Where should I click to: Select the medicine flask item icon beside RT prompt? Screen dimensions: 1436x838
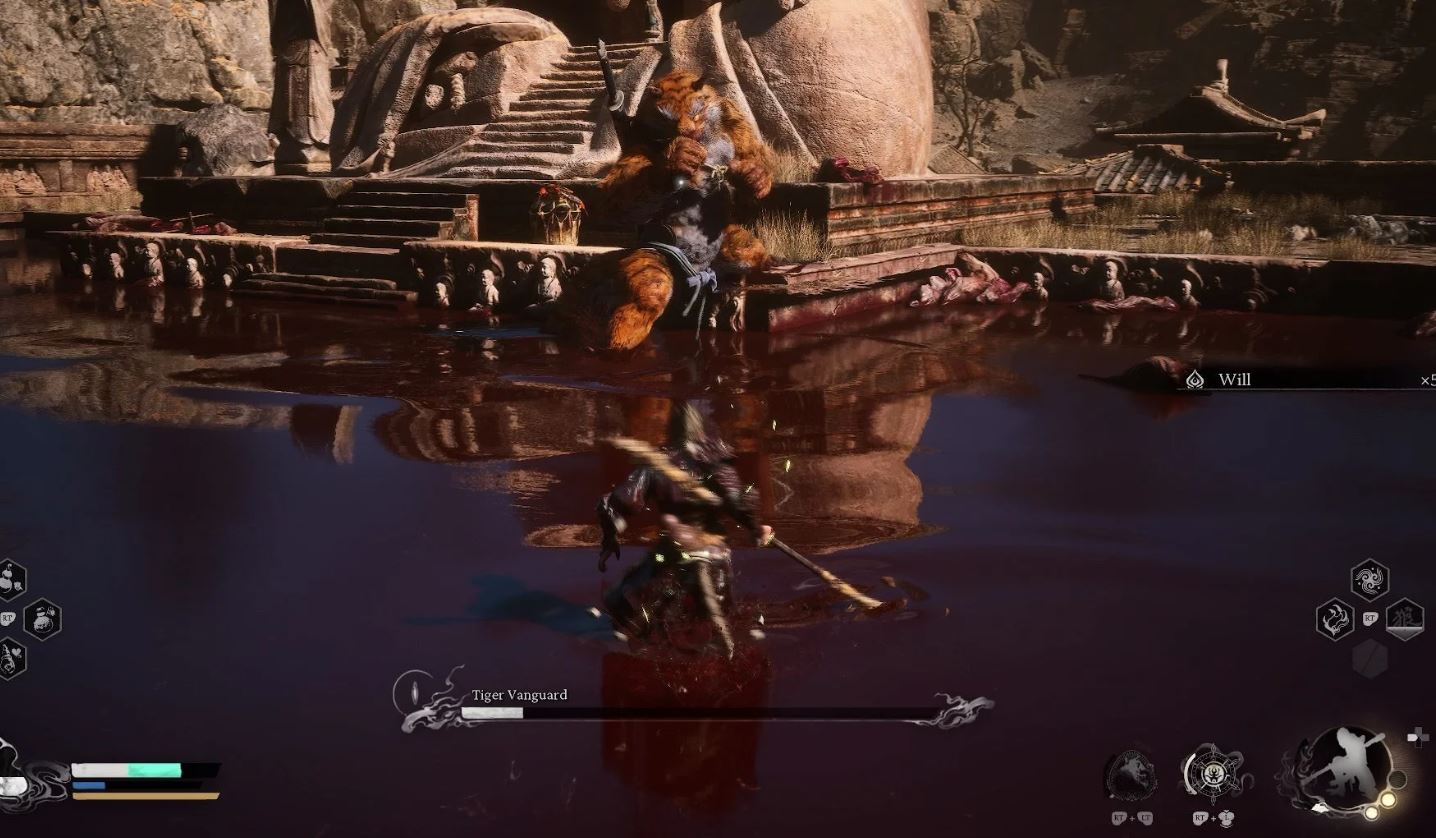pos(41,619)
